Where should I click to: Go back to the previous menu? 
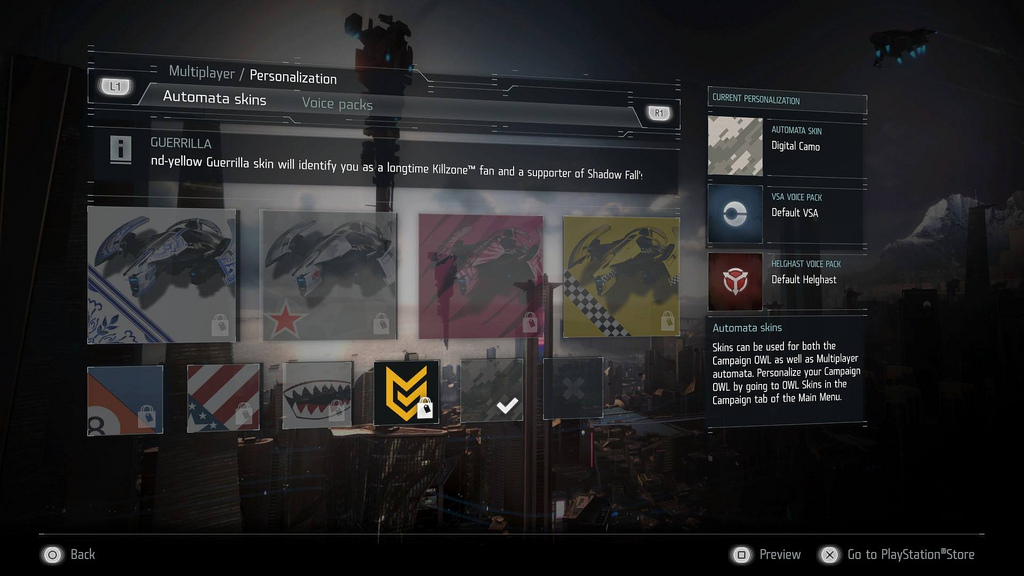(68, 554)
